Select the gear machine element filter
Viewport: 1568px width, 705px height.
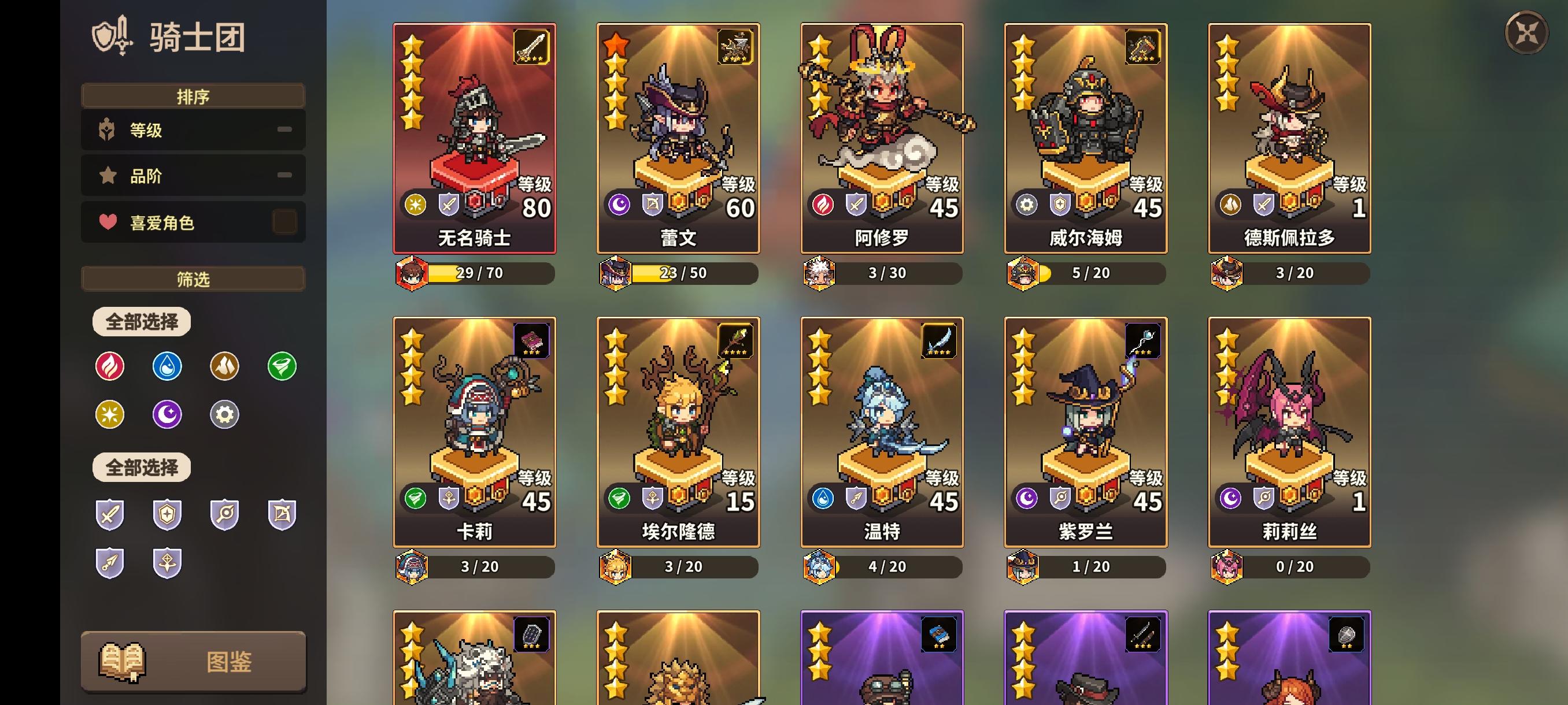coord(223,414)
